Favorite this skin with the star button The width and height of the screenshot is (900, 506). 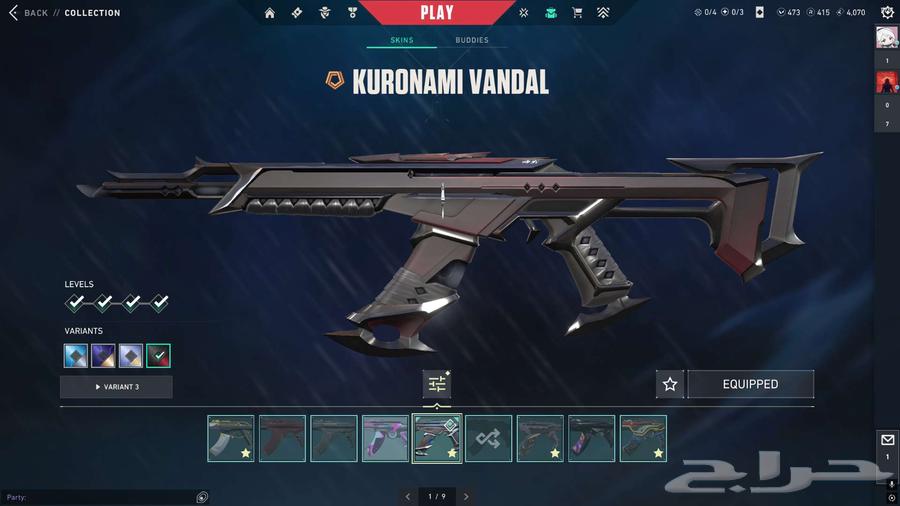(x=670, y=384)
